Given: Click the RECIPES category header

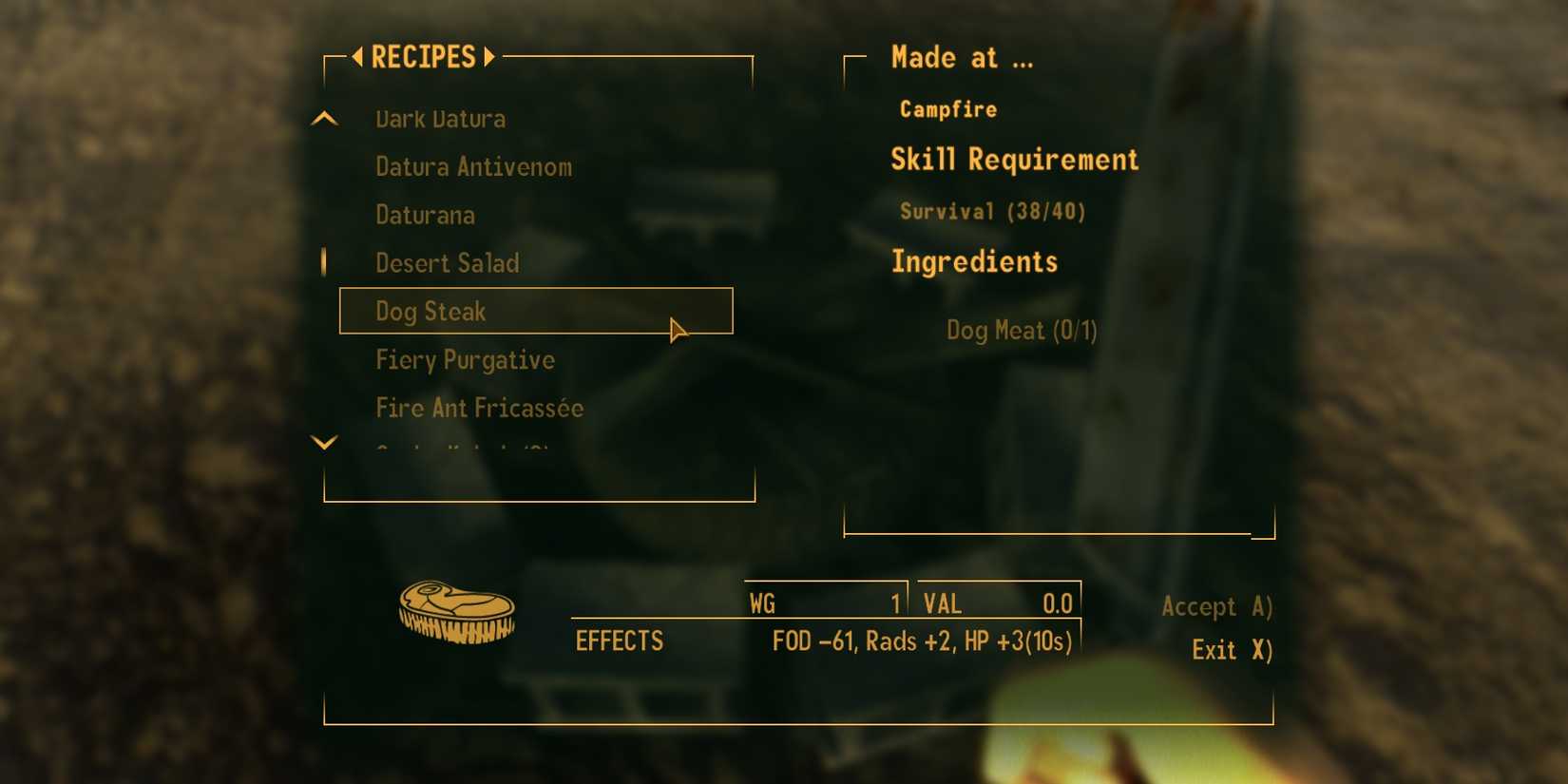Looking at the screenshot, I should pos(422,57).
